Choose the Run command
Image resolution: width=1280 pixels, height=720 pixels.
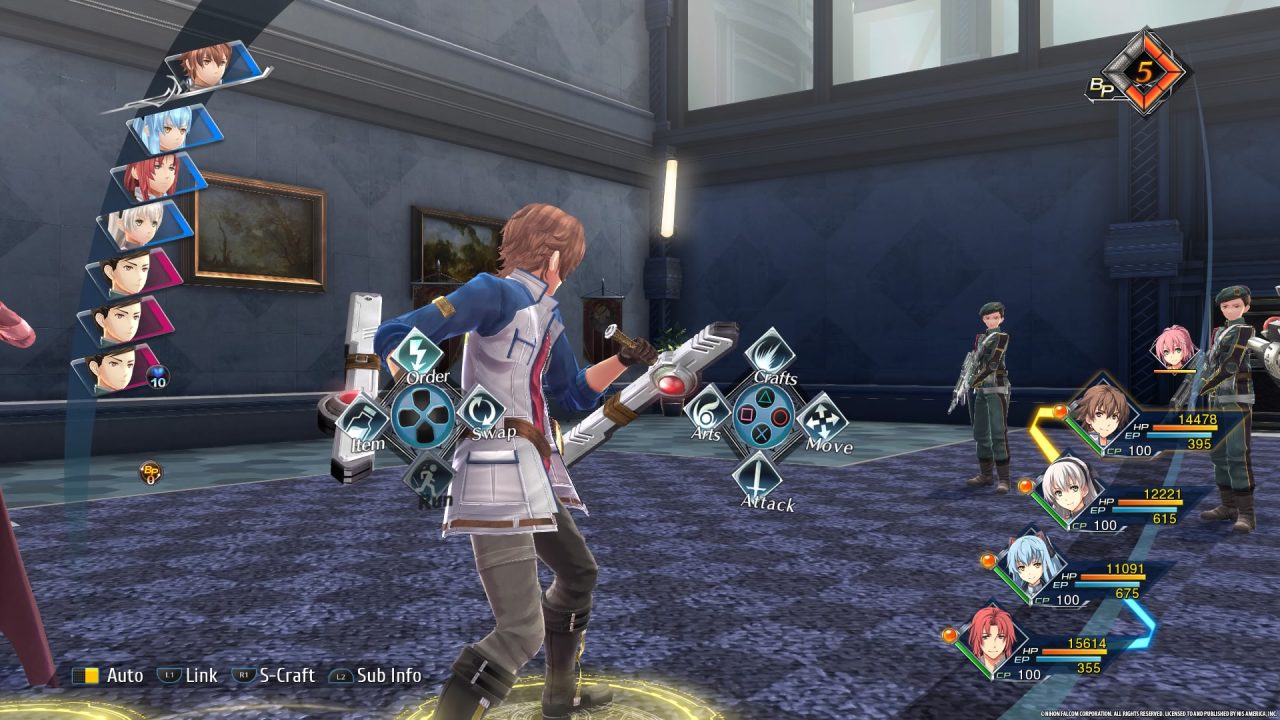428,476
